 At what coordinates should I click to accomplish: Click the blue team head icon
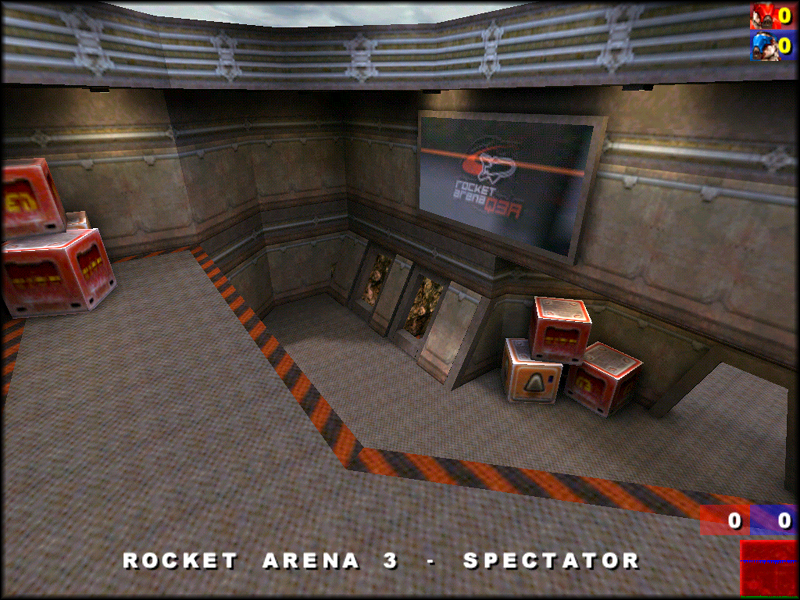(762, 46)
